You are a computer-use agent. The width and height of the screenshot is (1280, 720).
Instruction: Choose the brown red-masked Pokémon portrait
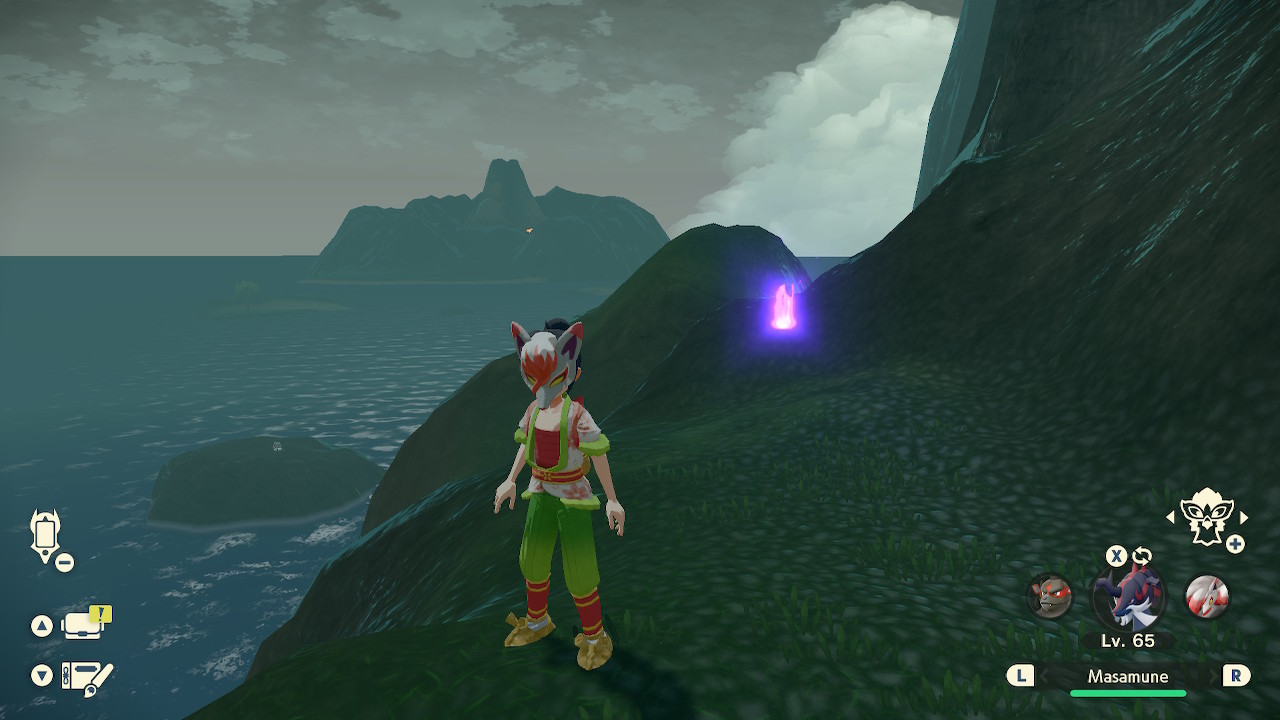tap(1050, 596)
